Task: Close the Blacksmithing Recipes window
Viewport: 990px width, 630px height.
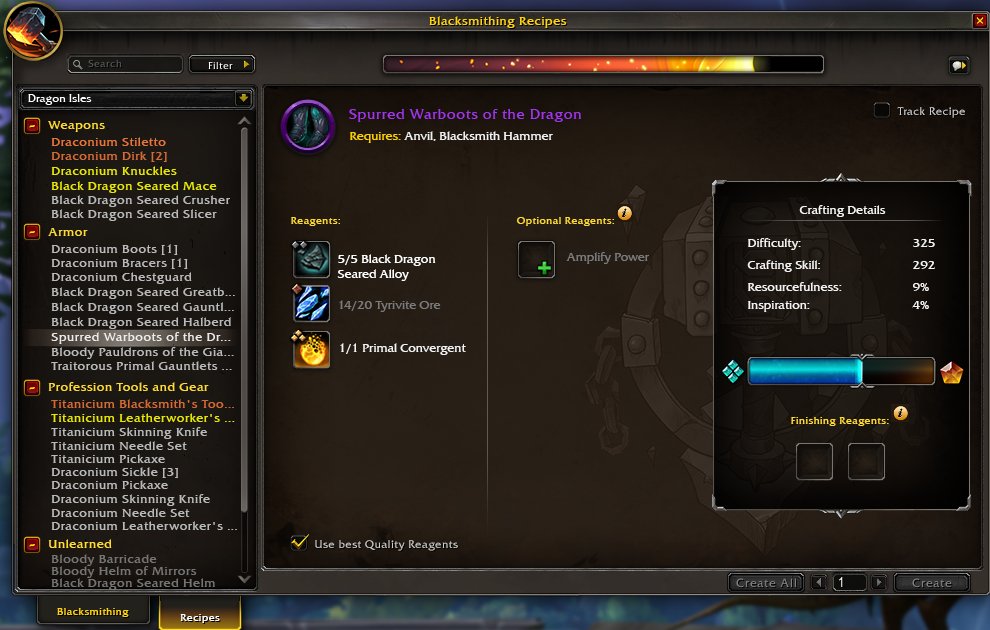Action: tap(978, 20)
